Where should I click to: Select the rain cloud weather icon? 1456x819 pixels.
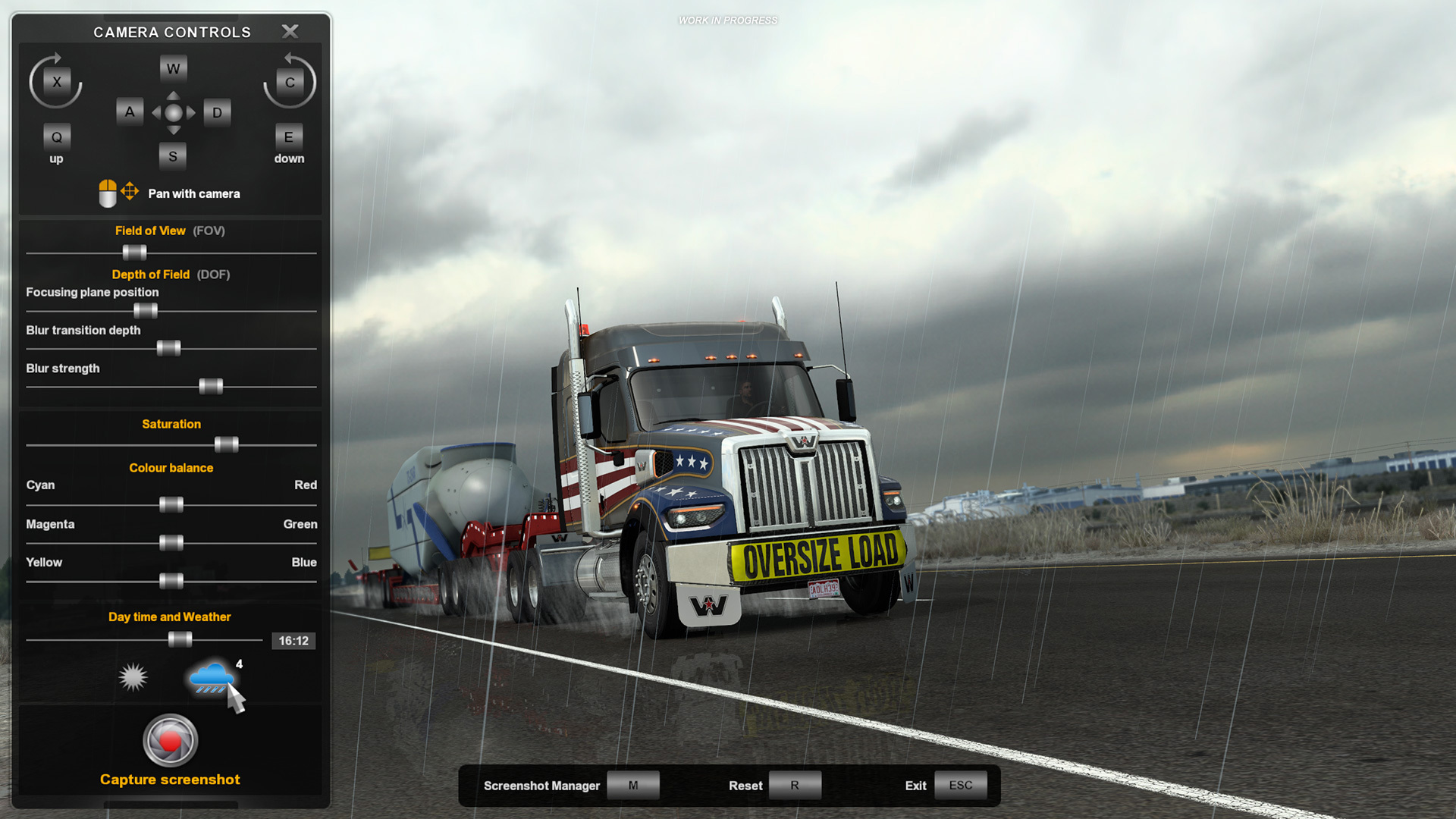pyautogui.click(x=211, y=676)
